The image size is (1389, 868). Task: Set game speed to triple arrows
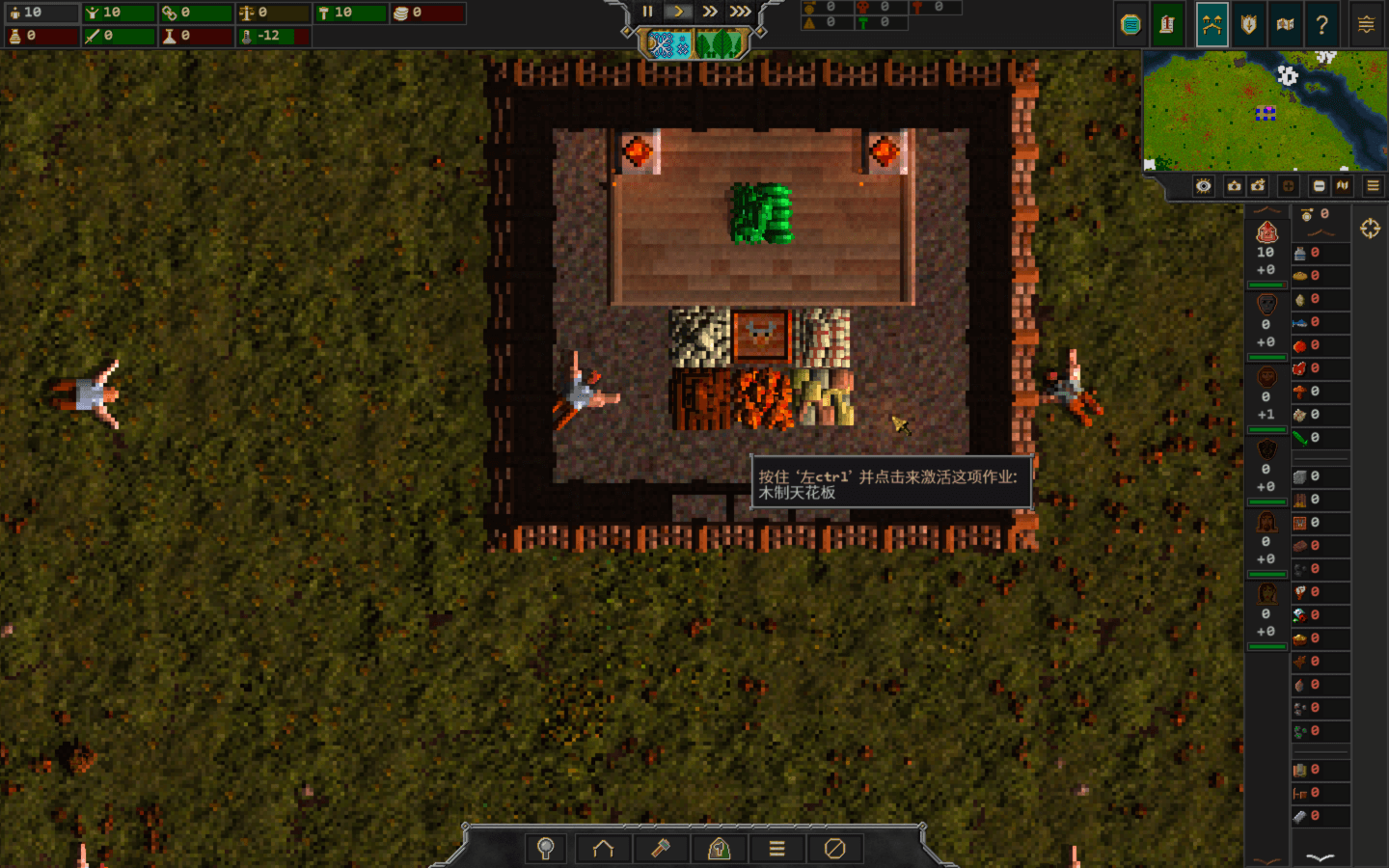[x=740, y=12]
